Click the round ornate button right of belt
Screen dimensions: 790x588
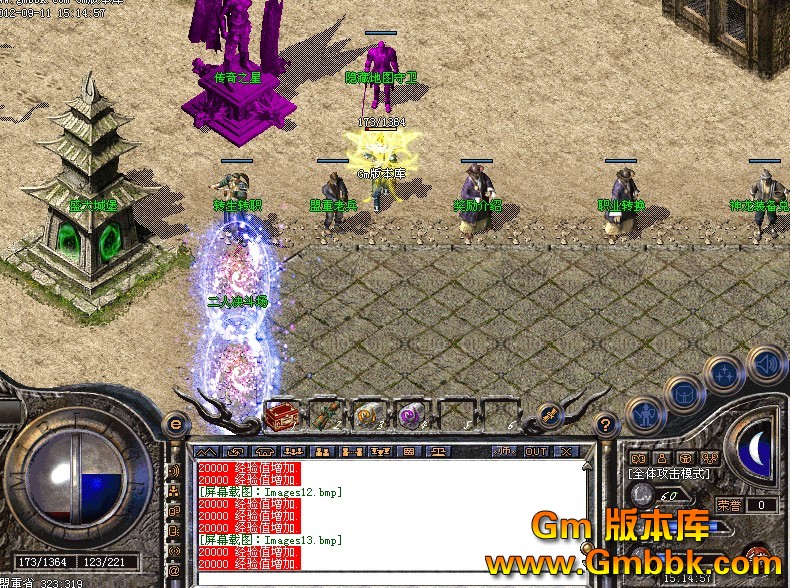point(547,415)
